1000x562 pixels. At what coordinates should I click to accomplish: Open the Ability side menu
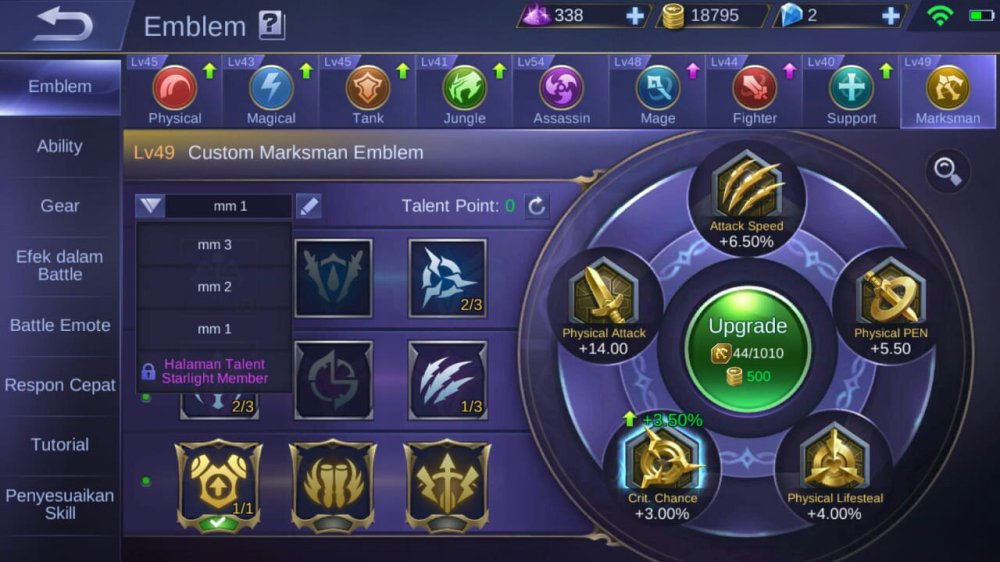click(60, 146)
